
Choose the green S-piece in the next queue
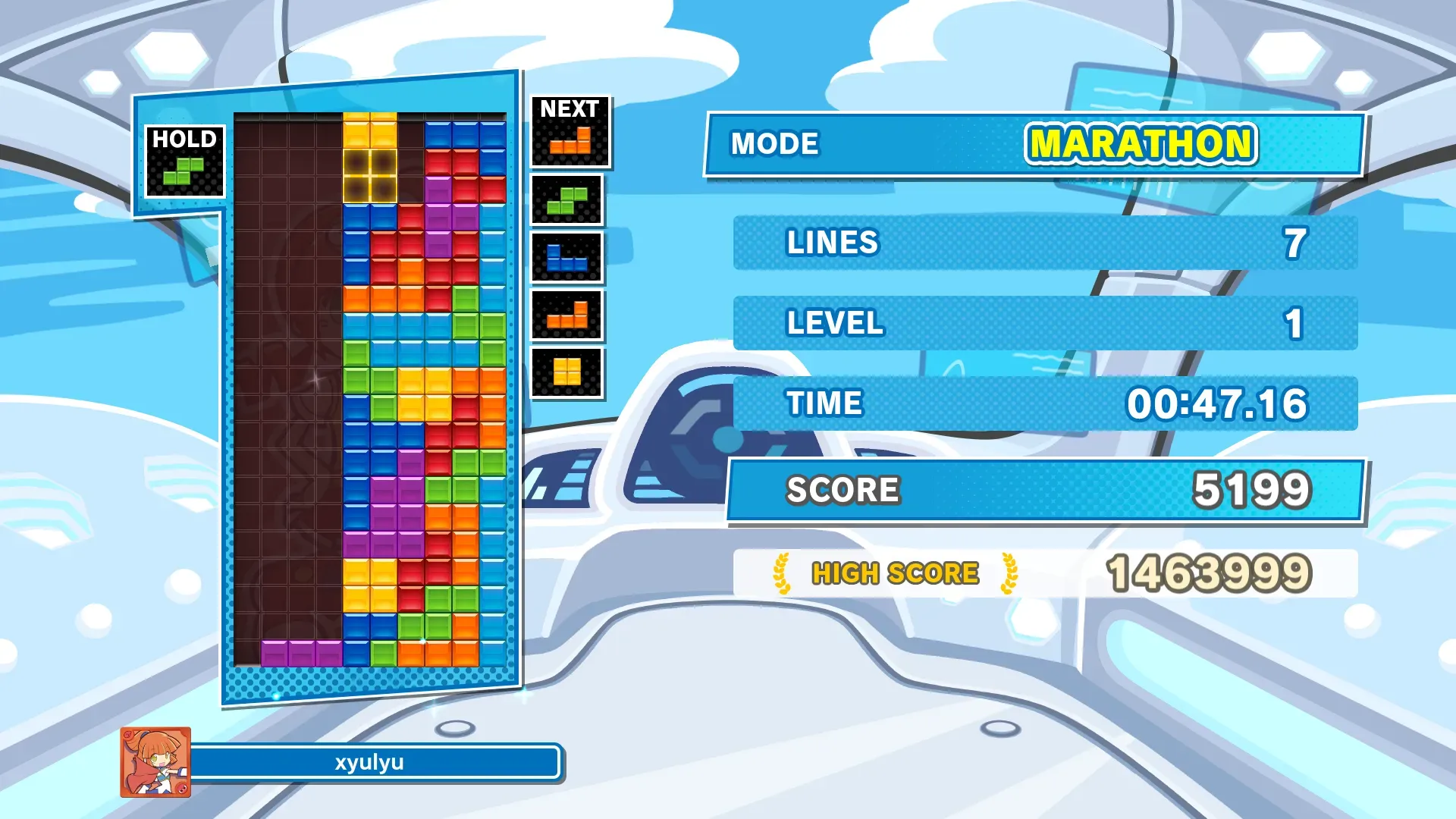(x=566, y=201)
